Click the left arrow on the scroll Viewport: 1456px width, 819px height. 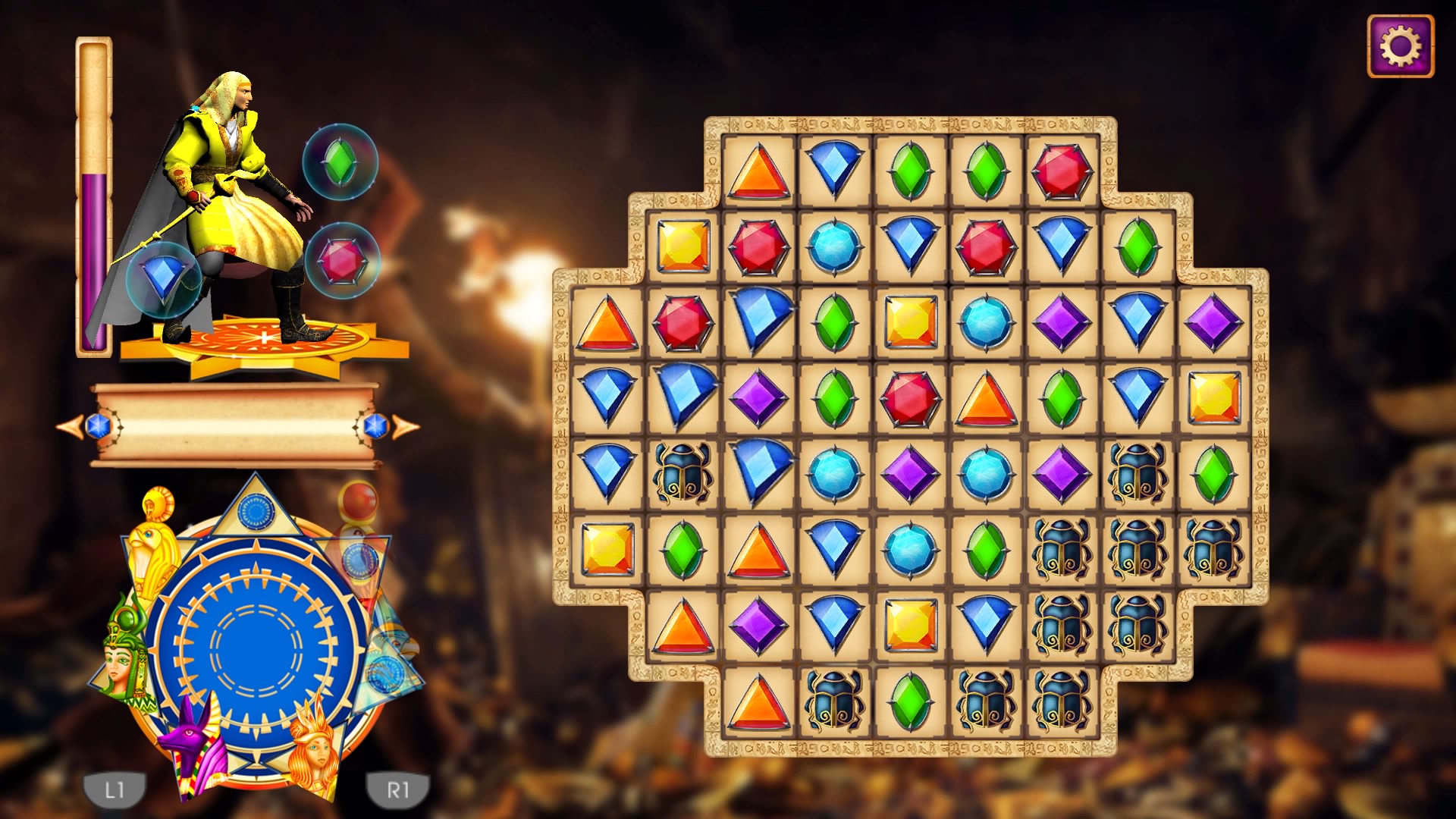72,426
